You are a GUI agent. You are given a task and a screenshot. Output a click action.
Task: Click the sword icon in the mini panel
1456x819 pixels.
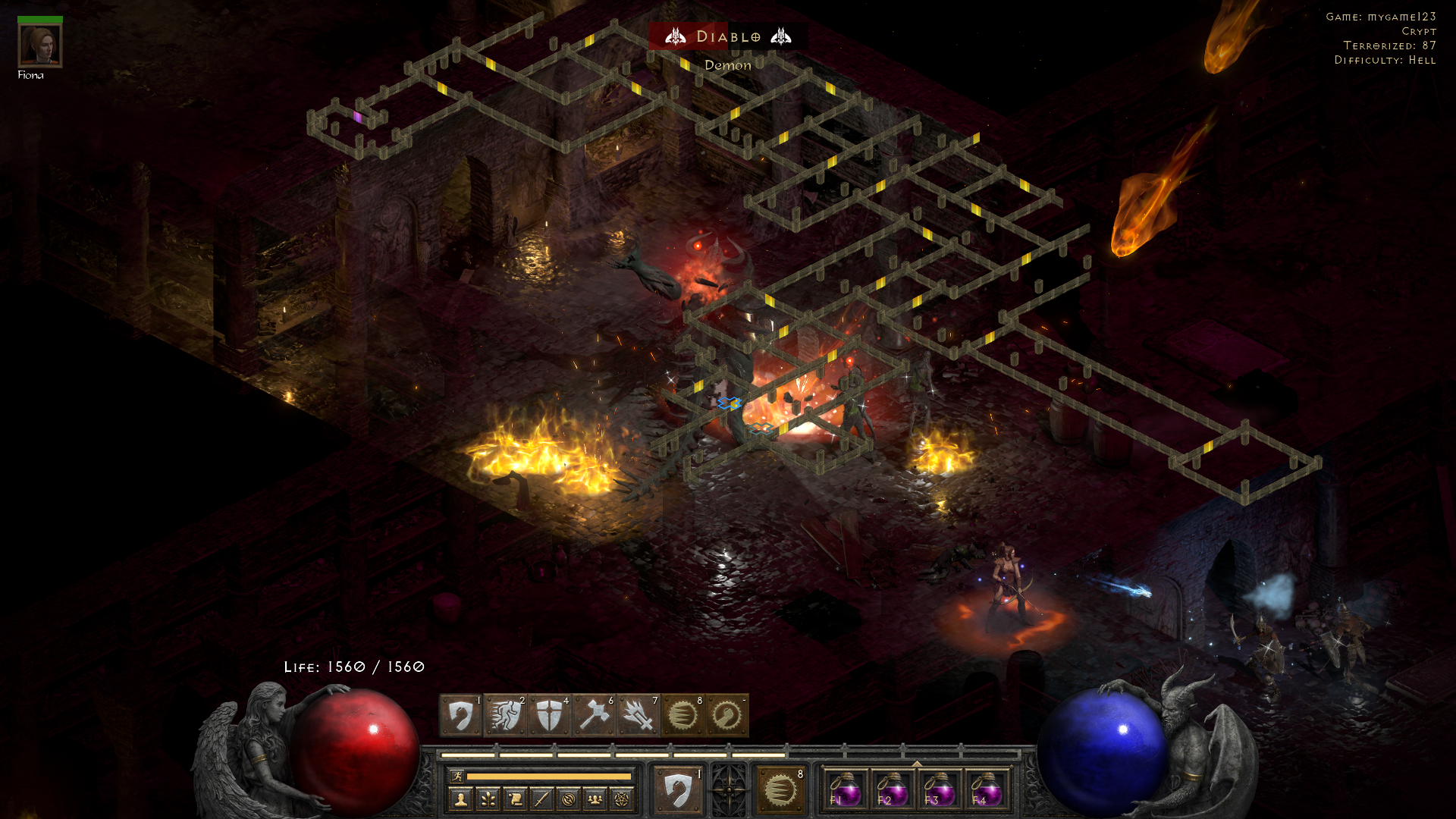click(x=541, y=799)
